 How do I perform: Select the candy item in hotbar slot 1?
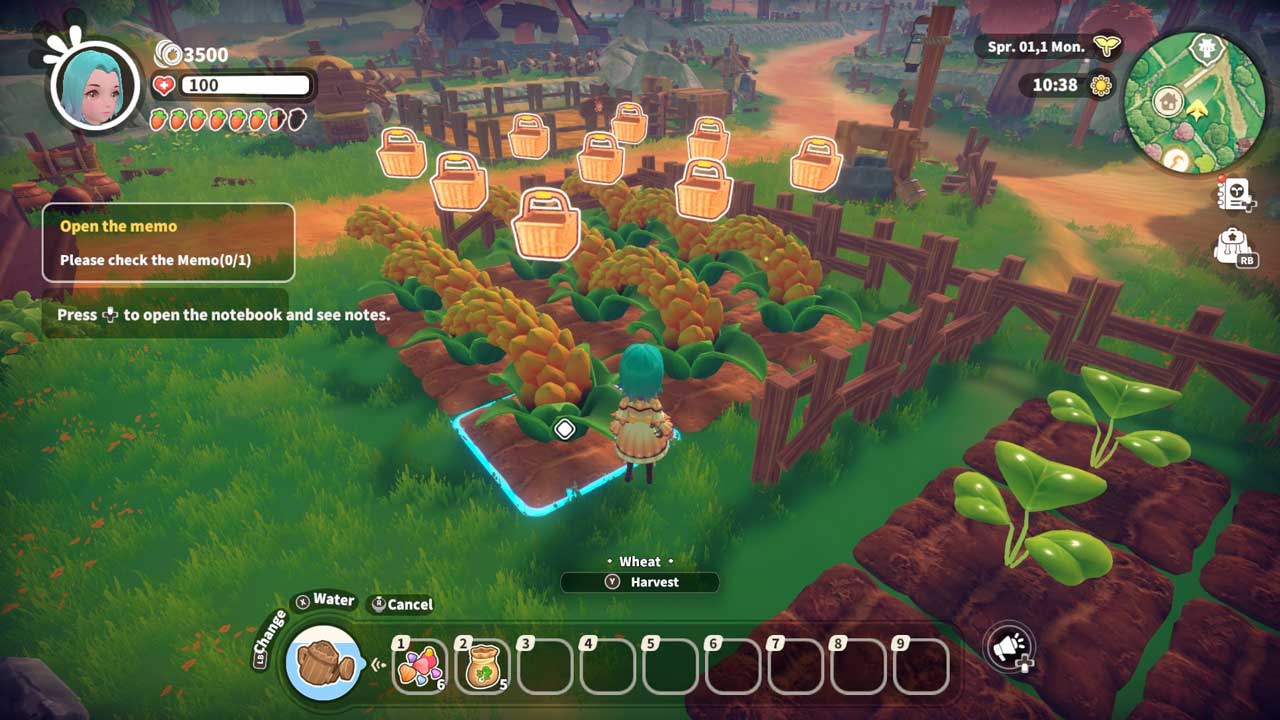pos(421,666)
